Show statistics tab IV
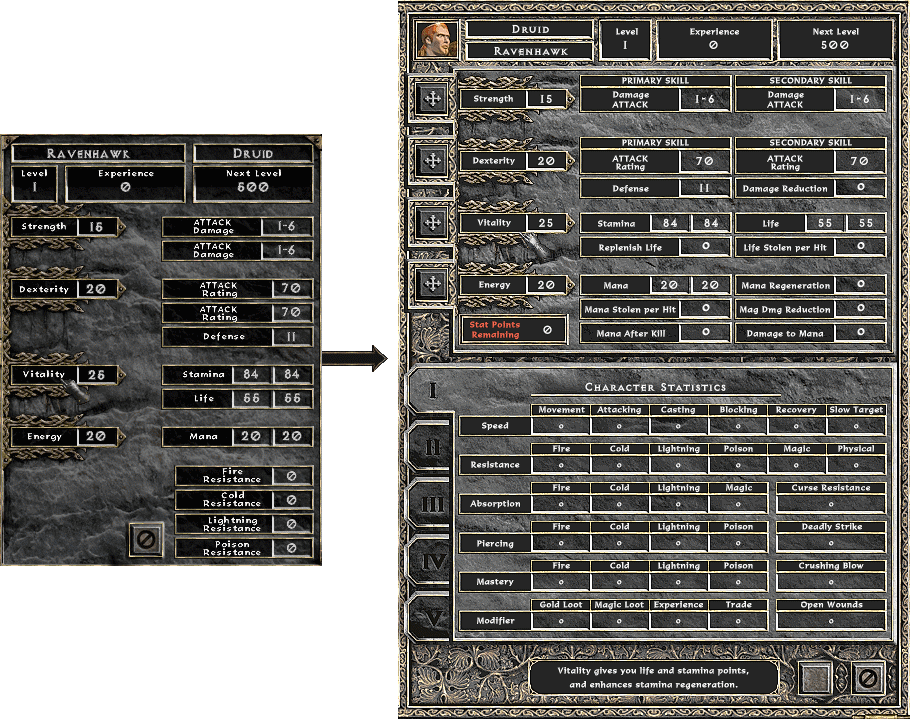910x719 pixels. (x=432, y=563)
